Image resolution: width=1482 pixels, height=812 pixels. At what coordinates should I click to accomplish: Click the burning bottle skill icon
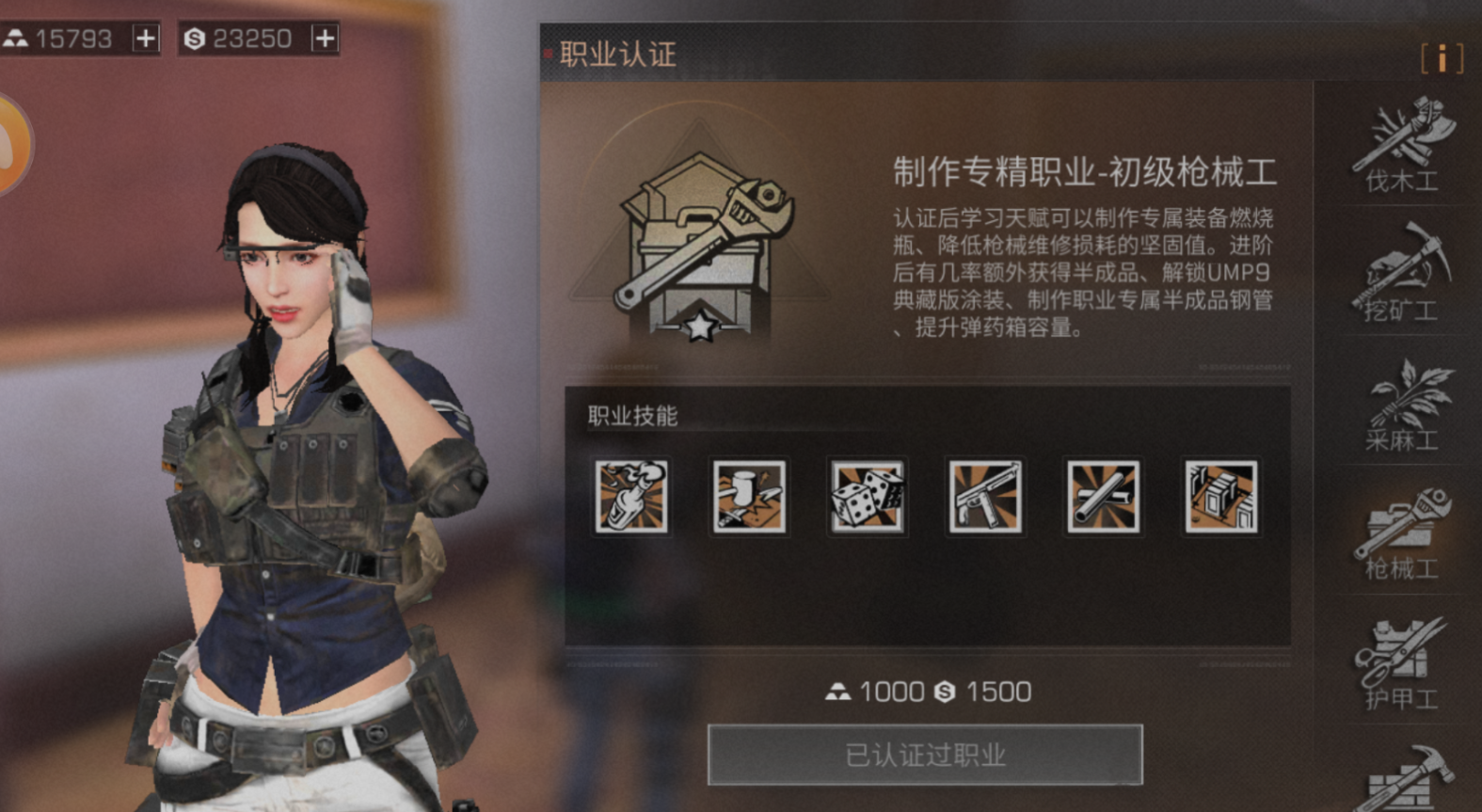(631, 497)
